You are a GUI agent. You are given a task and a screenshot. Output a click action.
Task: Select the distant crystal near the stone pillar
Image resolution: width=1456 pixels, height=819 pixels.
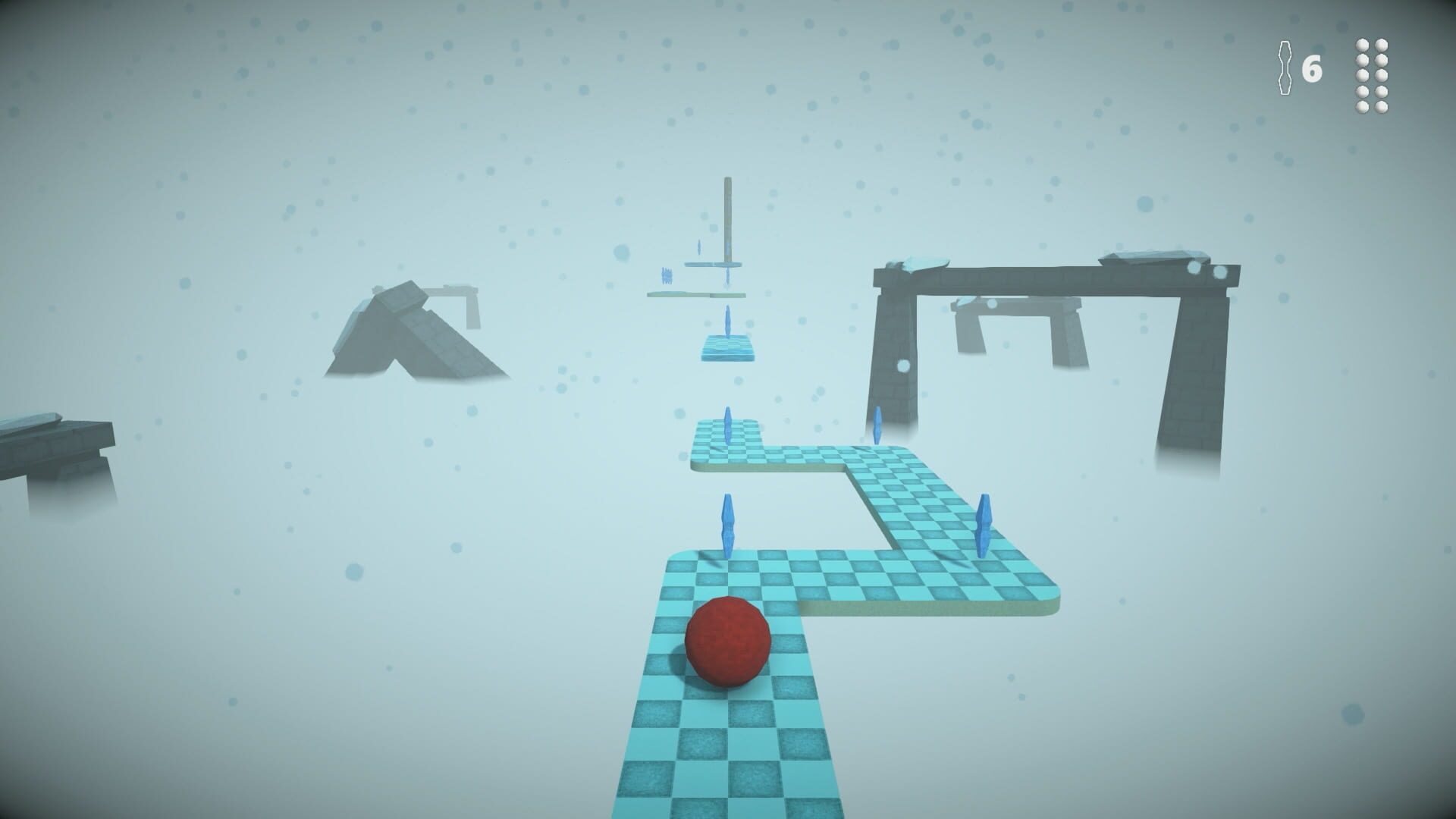(877, 425)
